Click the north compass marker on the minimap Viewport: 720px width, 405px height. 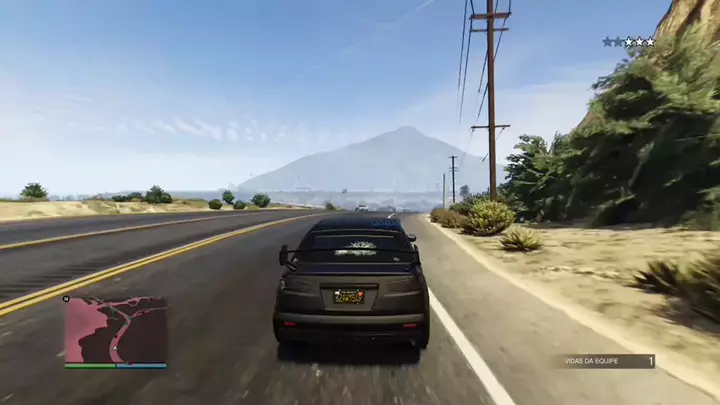(x=67, y=299)
